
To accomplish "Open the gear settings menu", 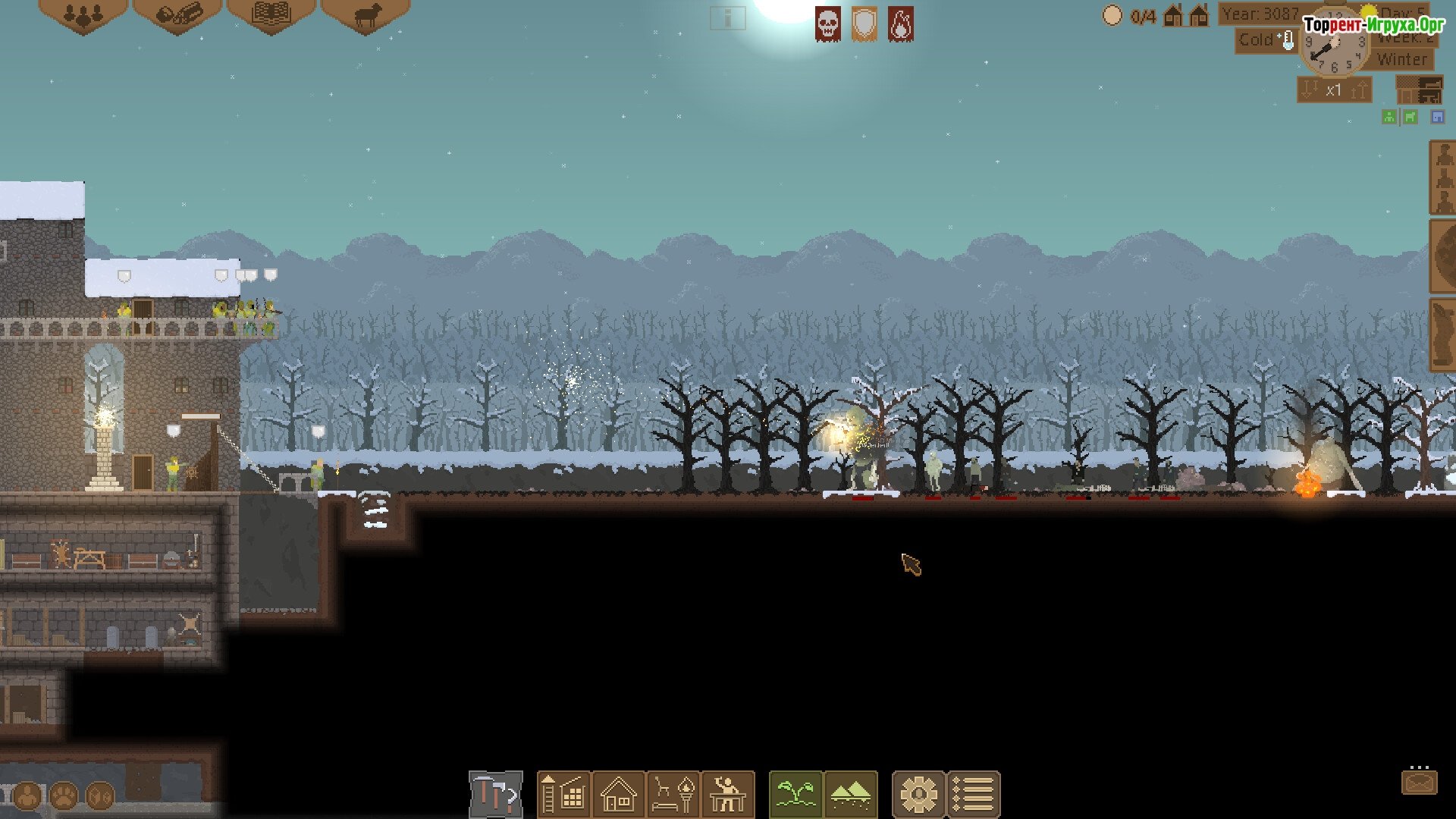I will pyautogui.click(x=918, y=795).
